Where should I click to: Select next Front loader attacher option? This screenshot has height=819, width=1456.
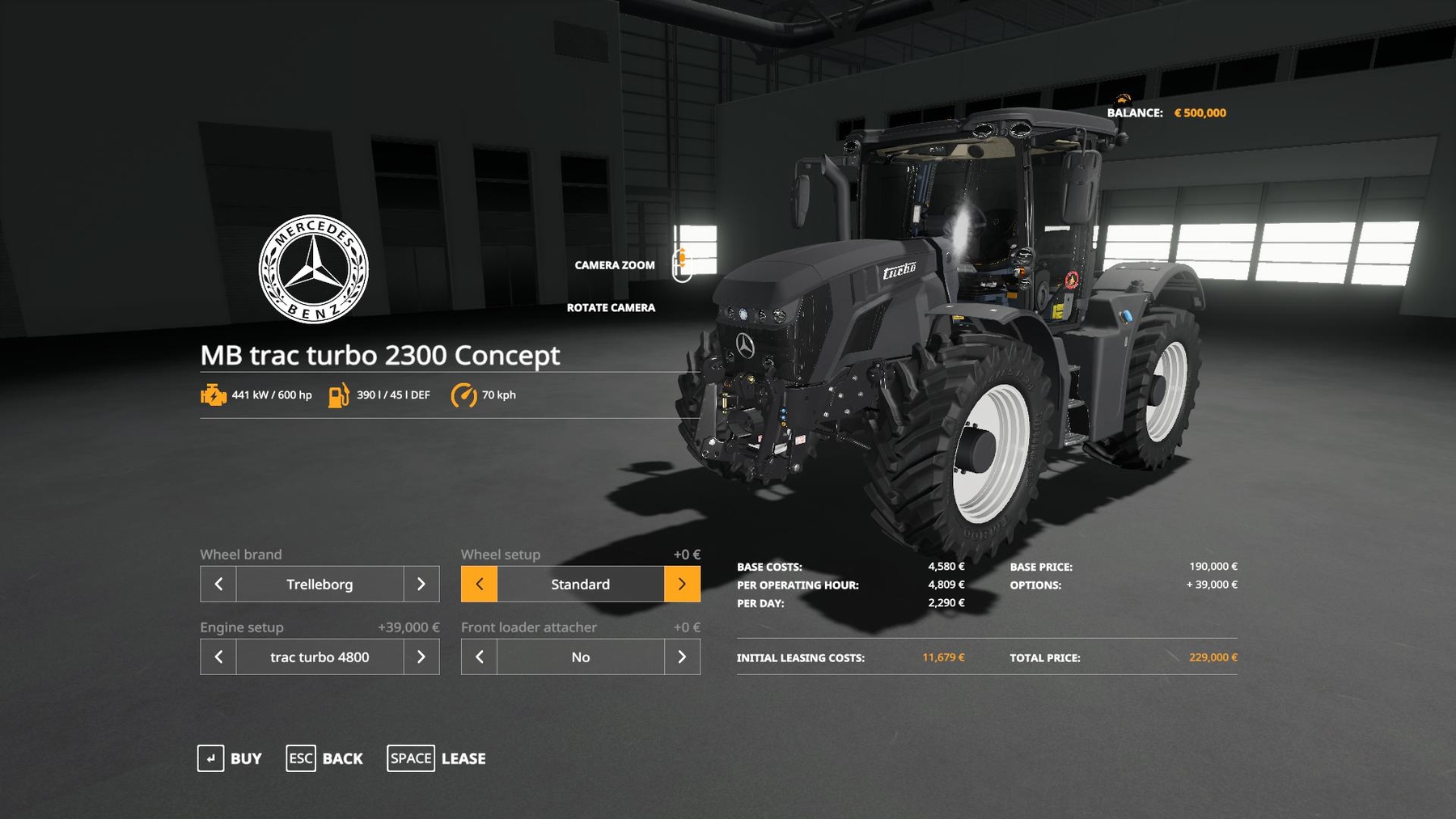[x=682, y=656]
